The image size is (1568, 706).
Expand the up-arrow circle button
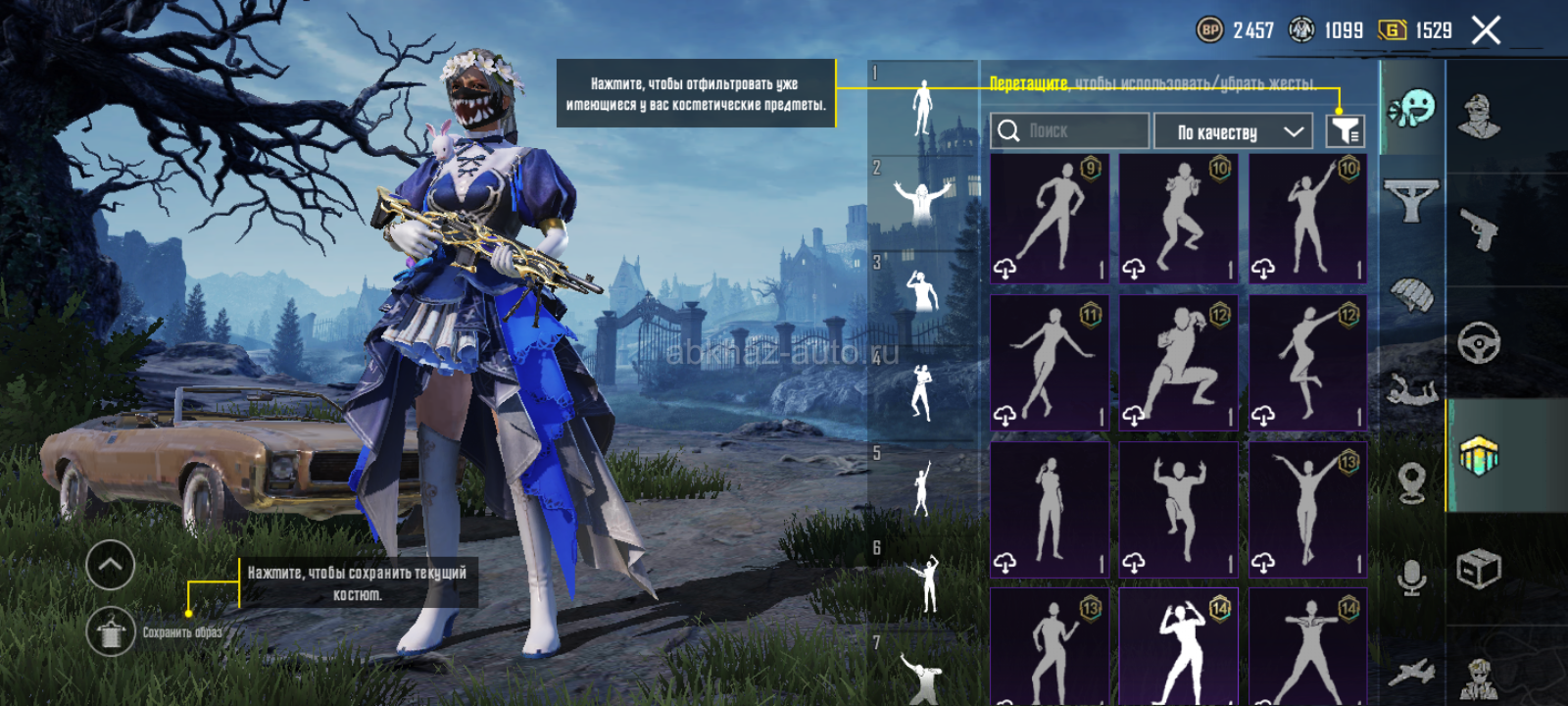(x=111, y=565)
